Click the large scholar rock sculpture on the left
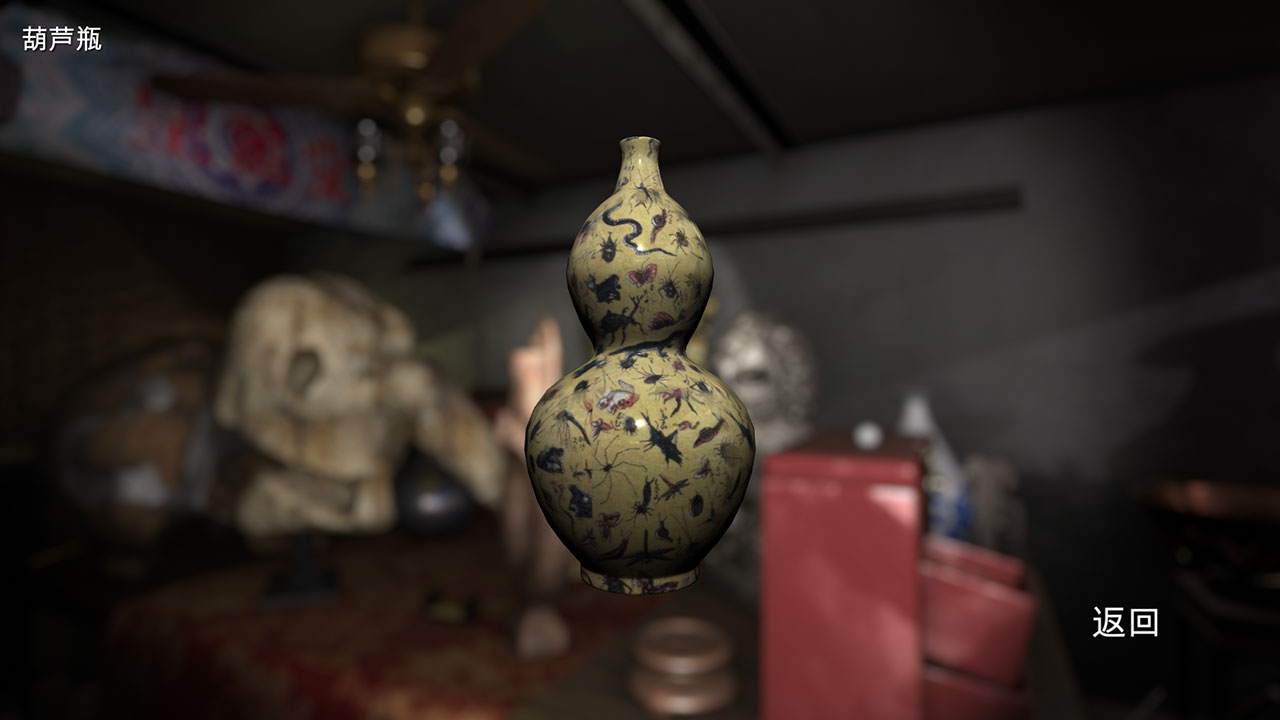 click(310, 400)
